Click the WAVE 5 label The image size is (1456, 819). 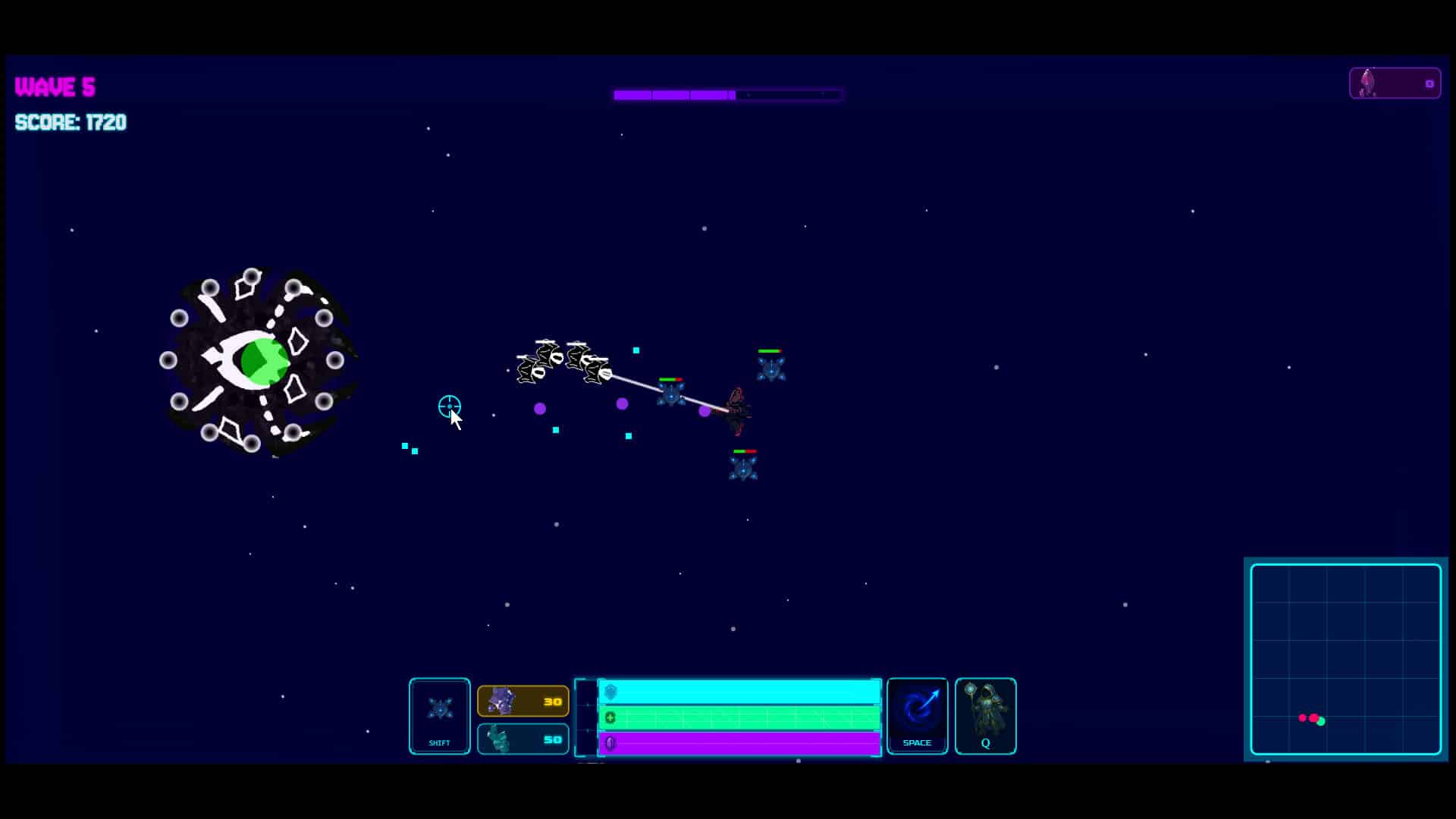tap(53, 86)
